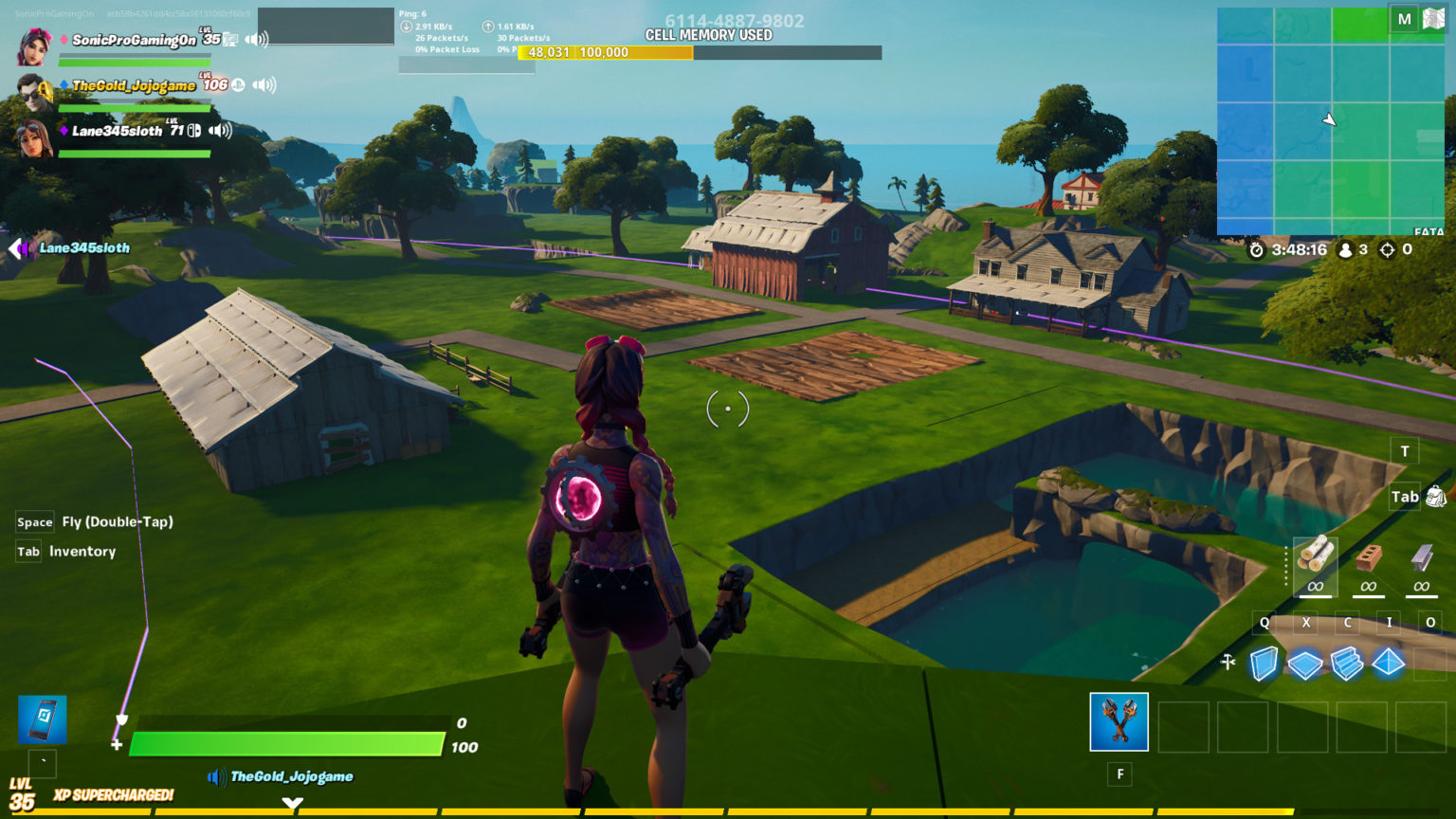Activate Fly with the Space prompt
Screen dimensions: 1456x819
pos(34,521)
